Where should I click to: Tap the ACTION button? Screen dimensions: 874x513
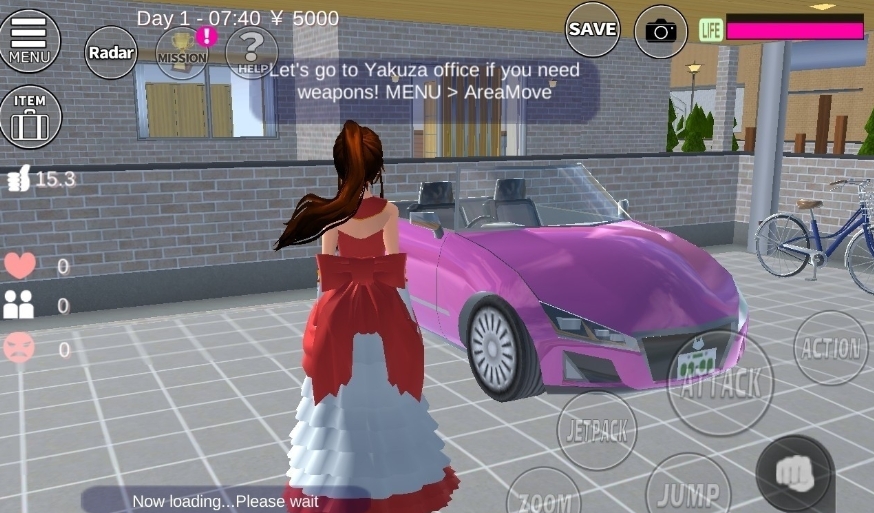click(831, 348)
